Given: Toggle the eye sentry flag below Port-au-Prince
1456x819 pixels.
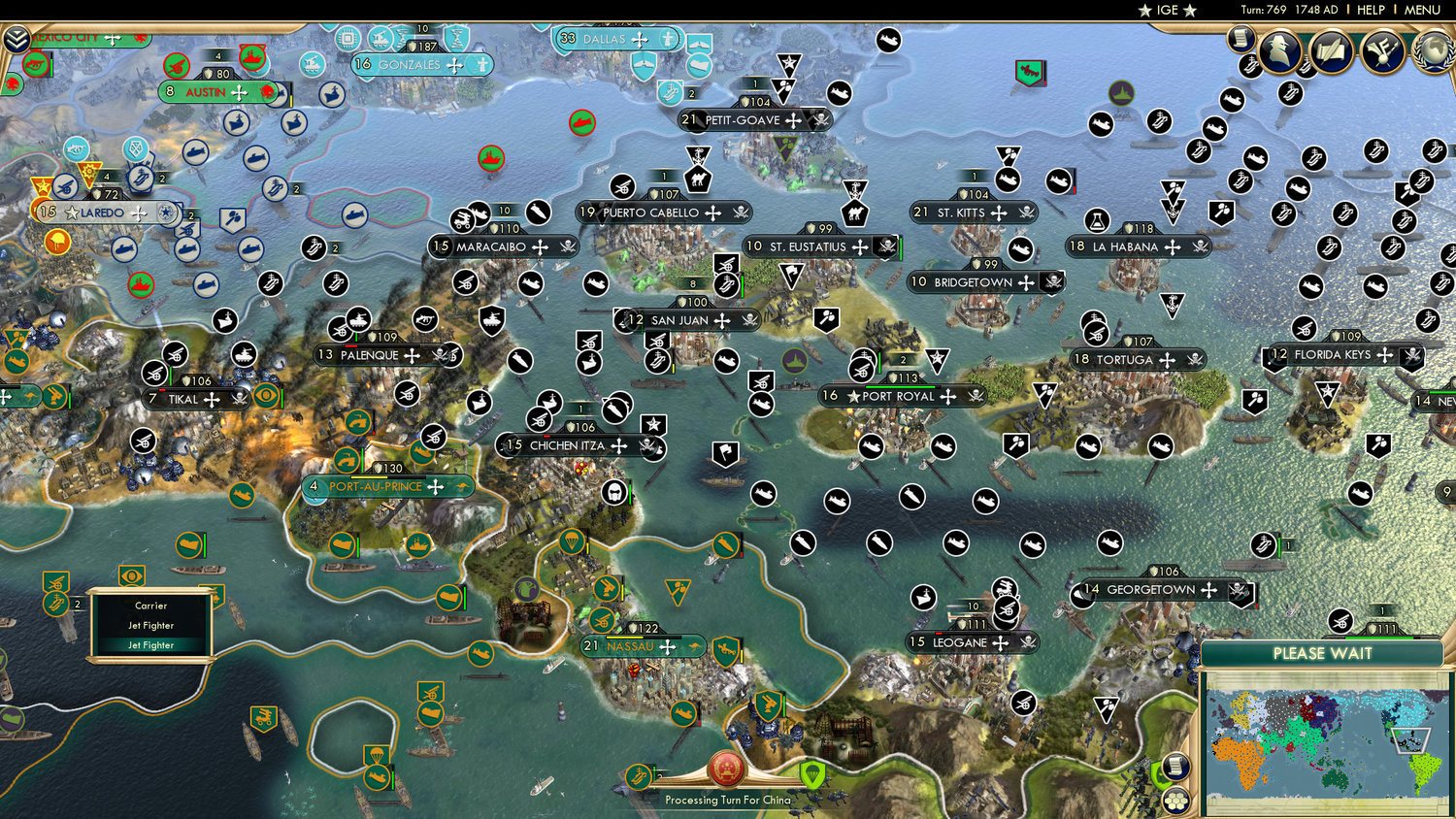Looking at the screenshot, I should [x=133, y=576].
